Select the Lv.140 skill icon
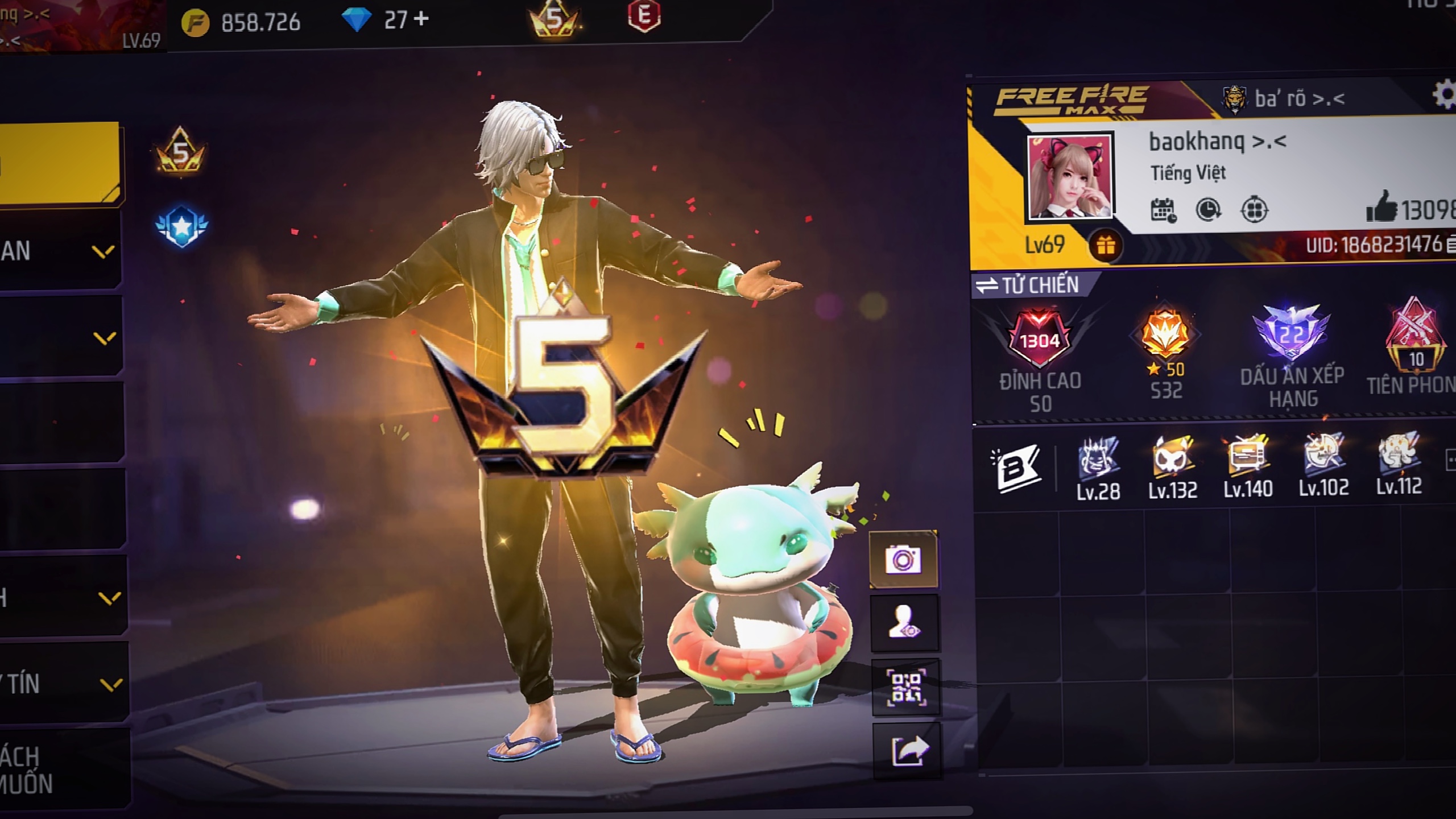 [1248, 456]
